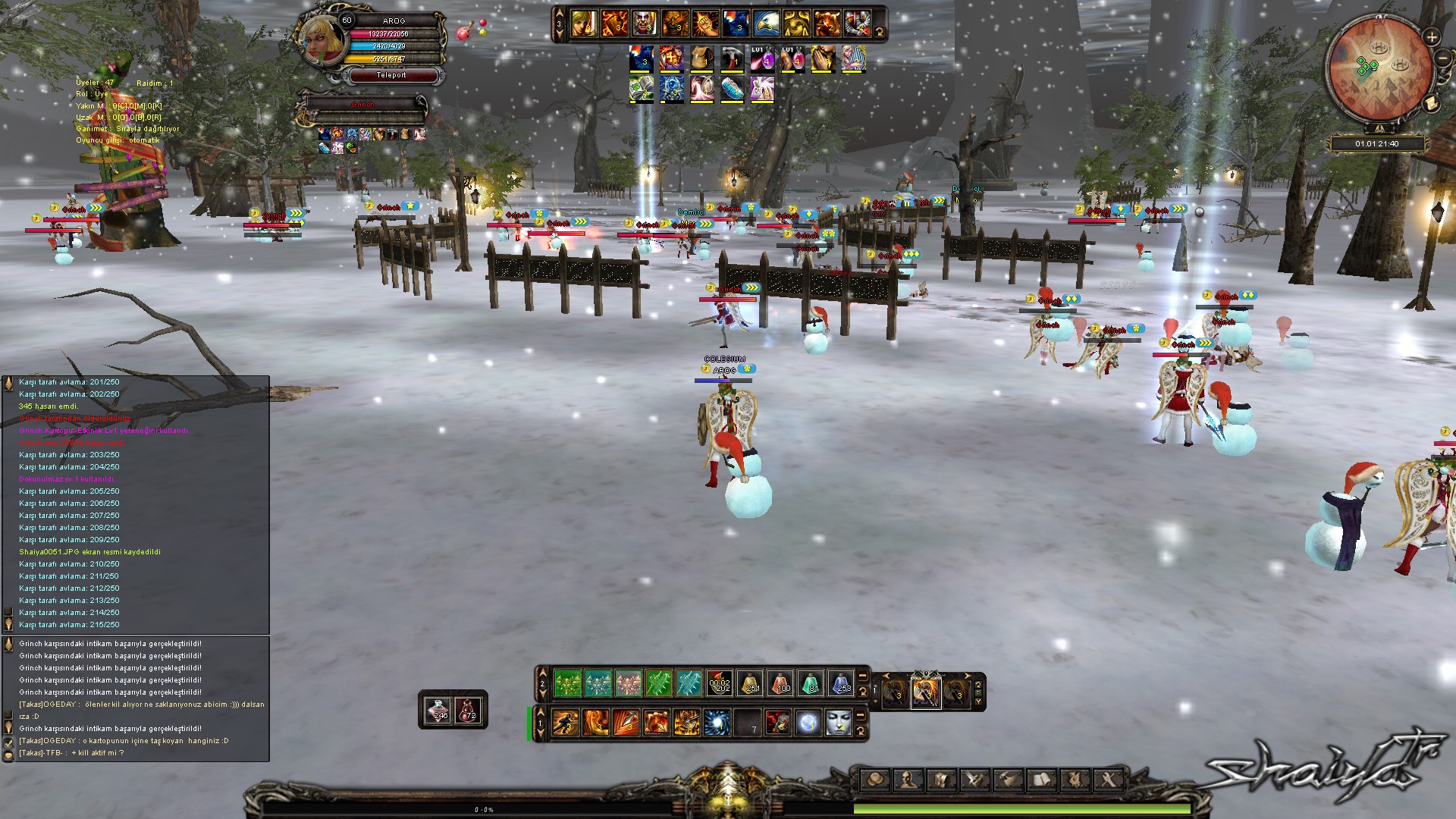Viewport: 1456px width, 819px height.
Task: Use the glowing fist skill
Action: click(x=705, y=24)
